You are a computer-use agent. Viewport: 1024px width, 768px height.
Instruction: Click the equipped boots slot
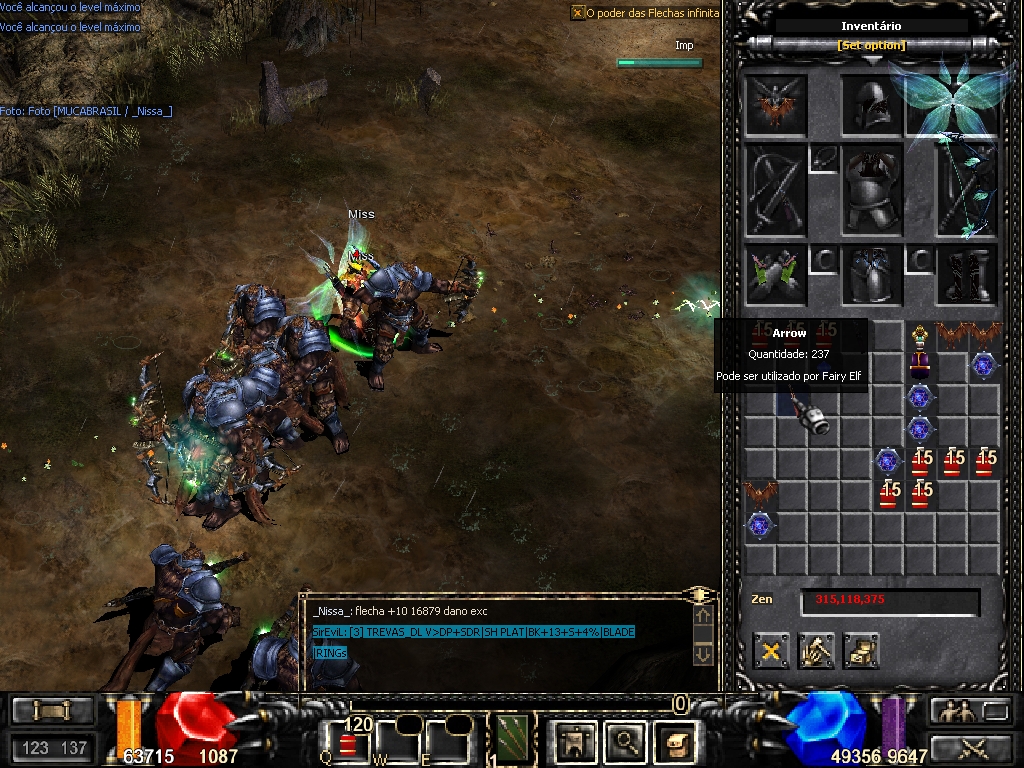[967, 275]
